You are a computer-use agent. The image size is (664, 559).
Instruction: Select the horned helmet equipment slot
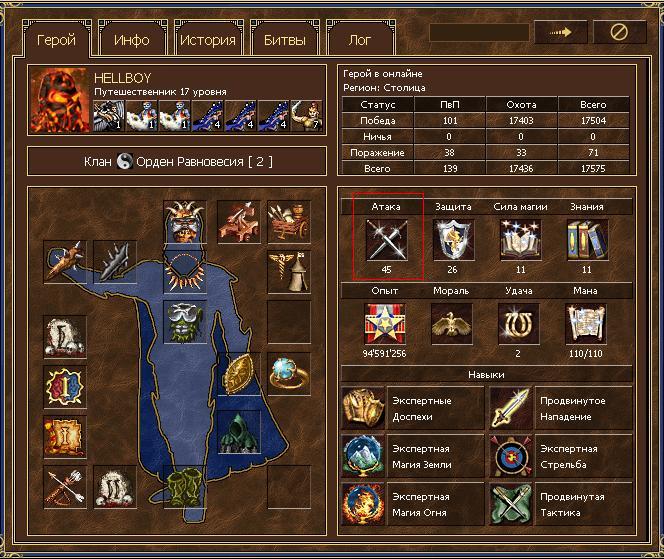[183, 221]
